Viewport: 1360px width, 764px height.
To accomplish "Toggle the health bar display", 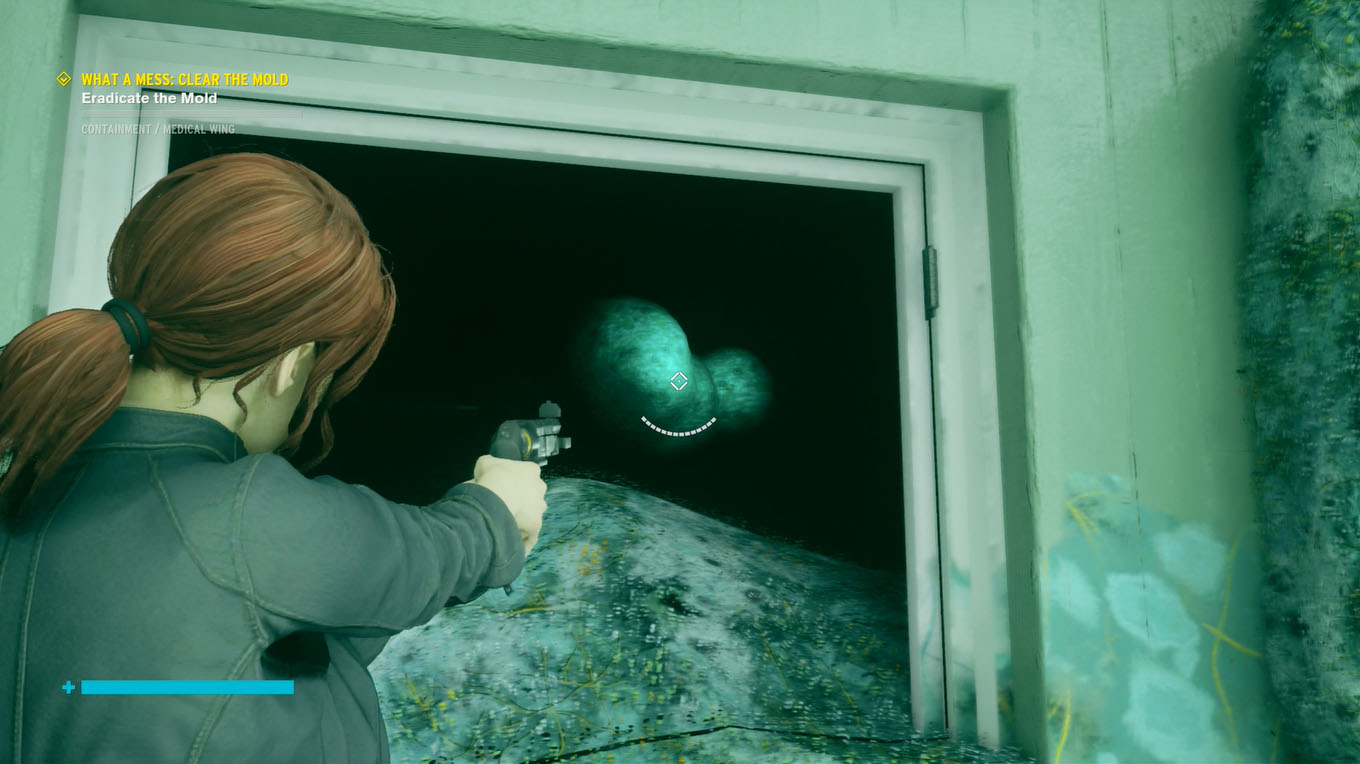I will point(189,687).
